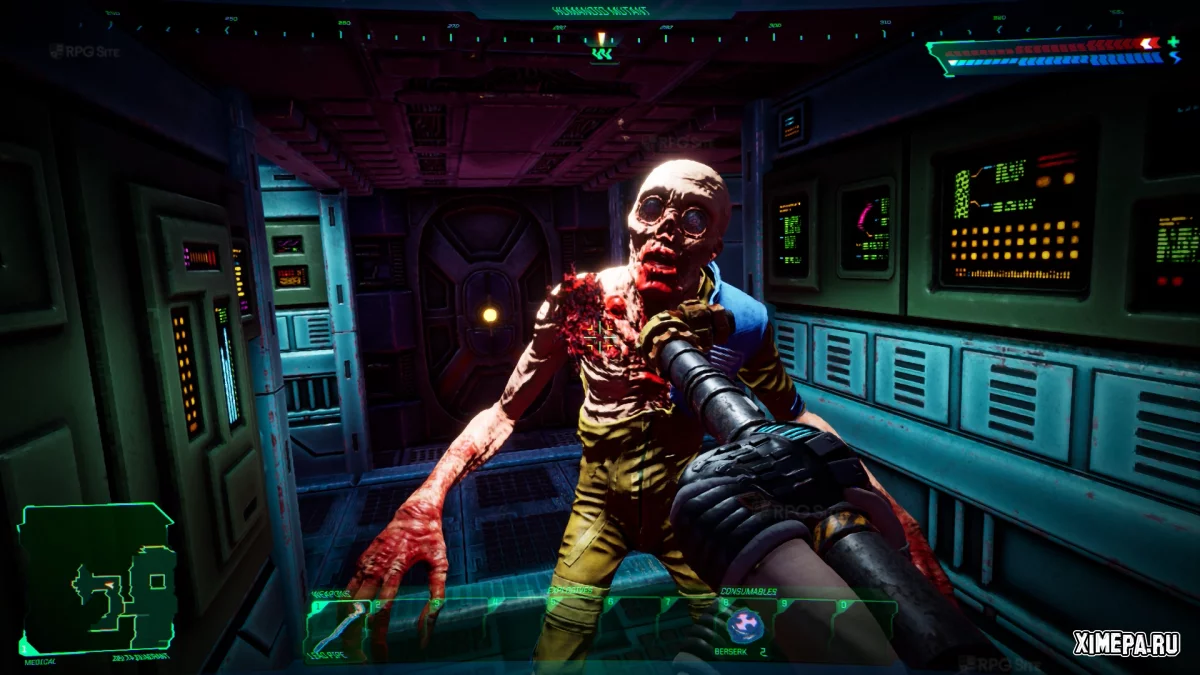Open the Medical level minimap
The height and width of the screenshot is (675, 1200).
[97, 577]
